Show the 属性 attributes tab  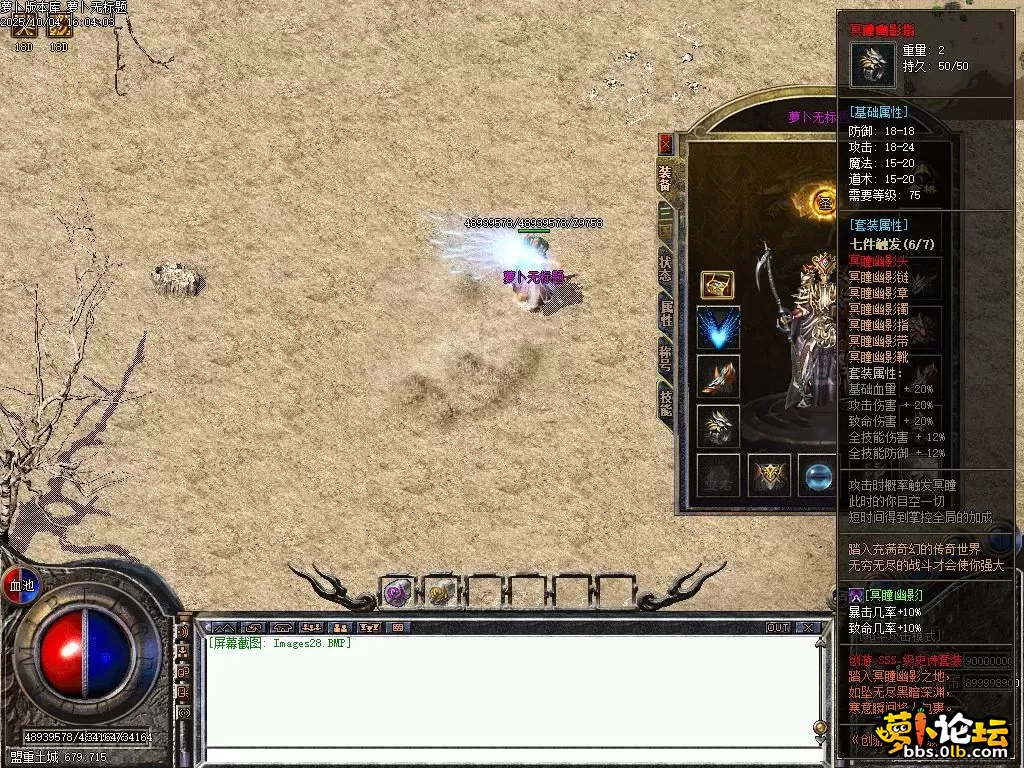pyautogui.click(x=665, y=314)
